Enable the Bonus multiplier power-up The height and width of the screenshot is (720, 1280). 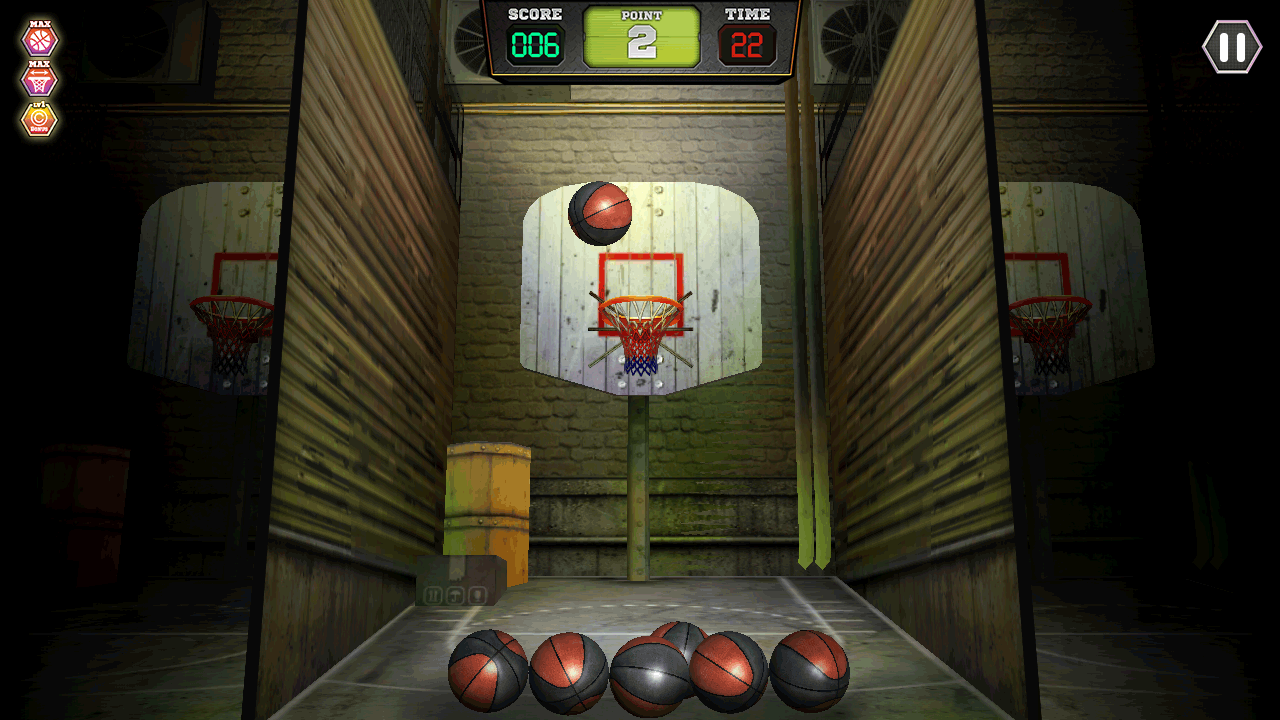40,120
